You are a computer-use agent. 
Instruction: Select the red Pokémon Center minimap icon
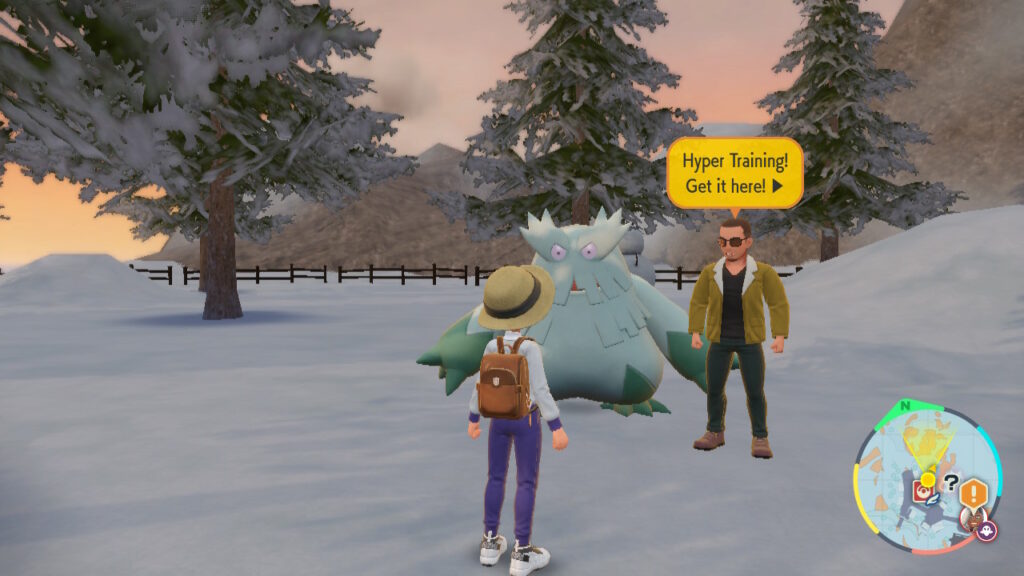pos(922,492)
